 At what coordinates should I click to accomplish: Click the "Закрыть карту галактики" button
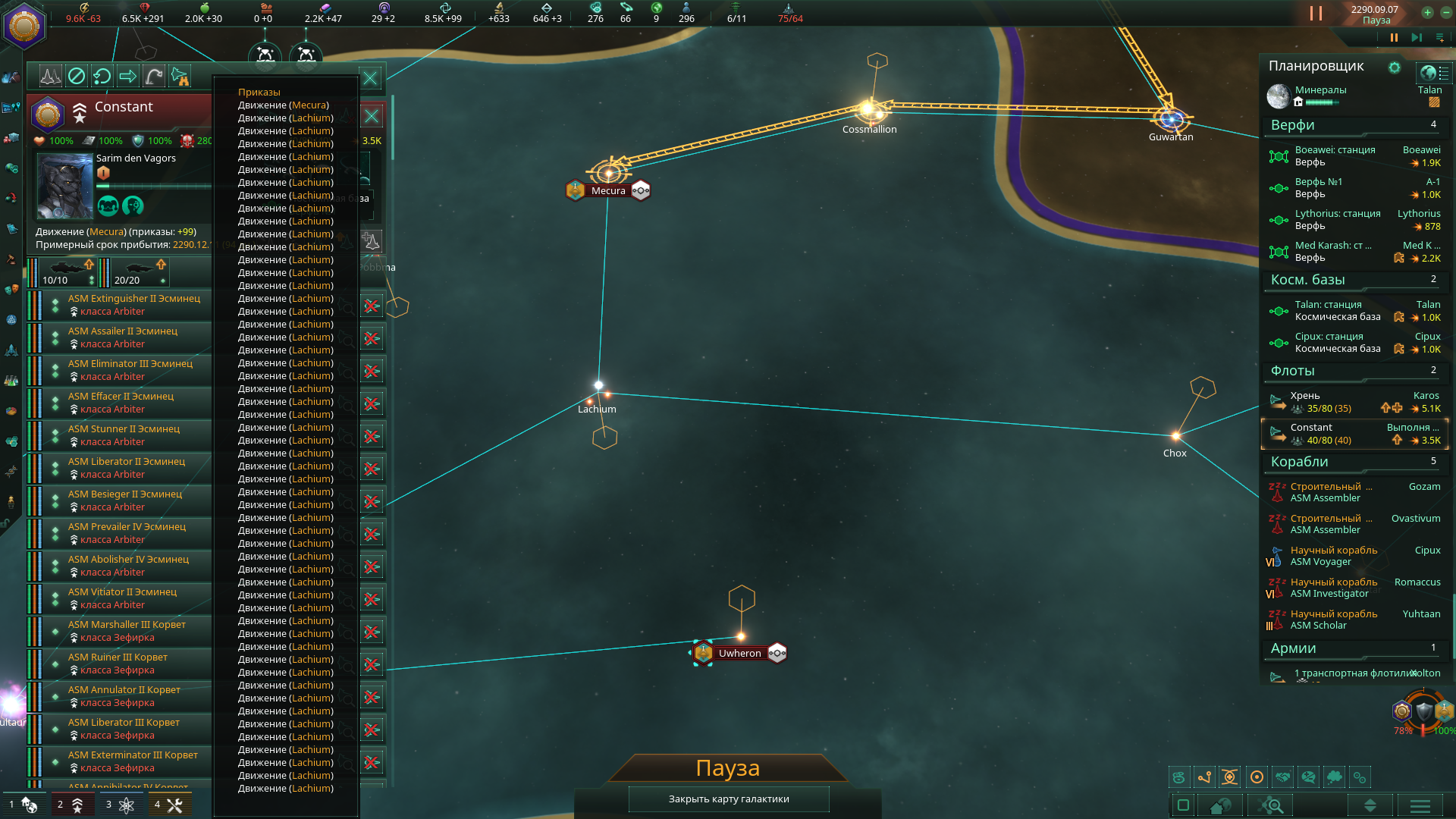tap(728, 799)
